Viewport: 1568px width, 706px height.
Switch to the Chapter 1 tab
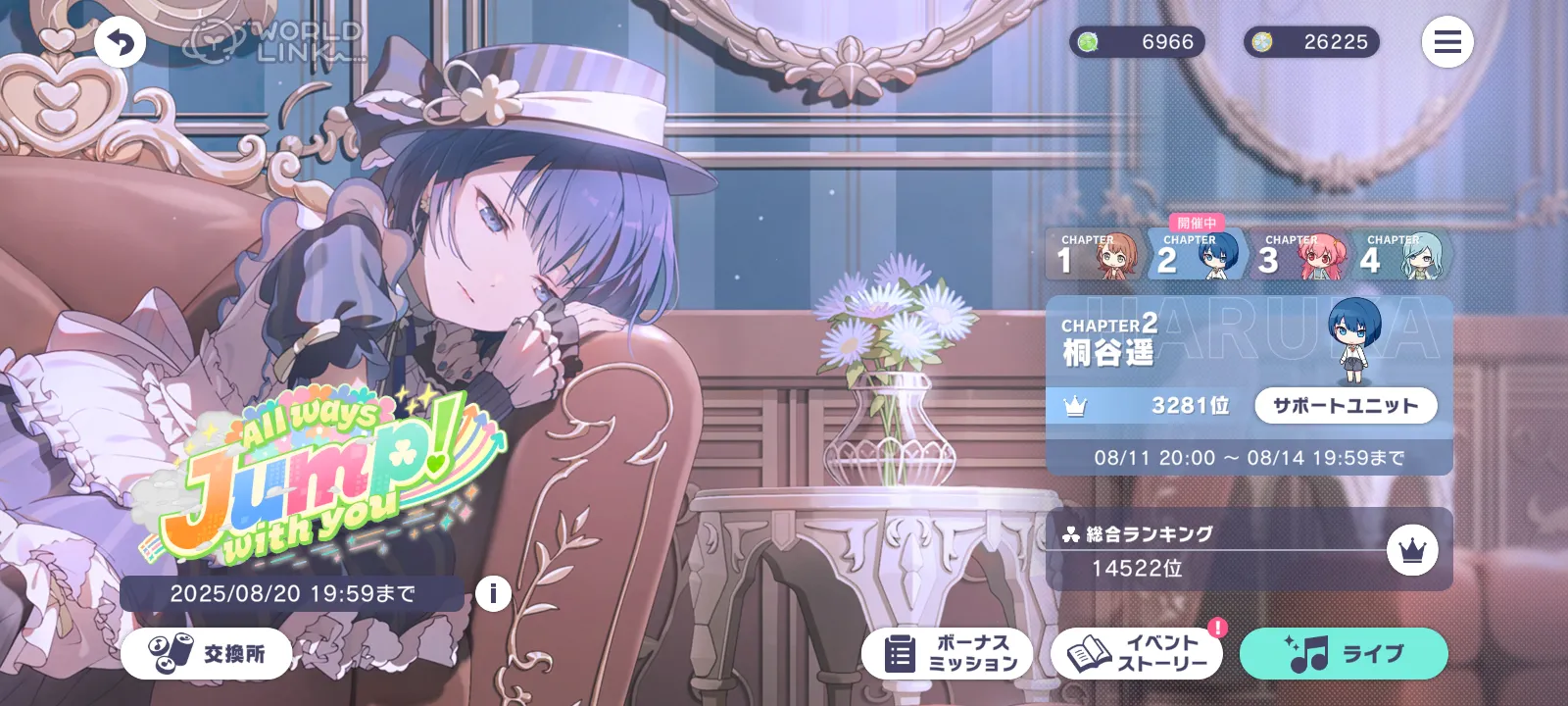click(1095, 255)
